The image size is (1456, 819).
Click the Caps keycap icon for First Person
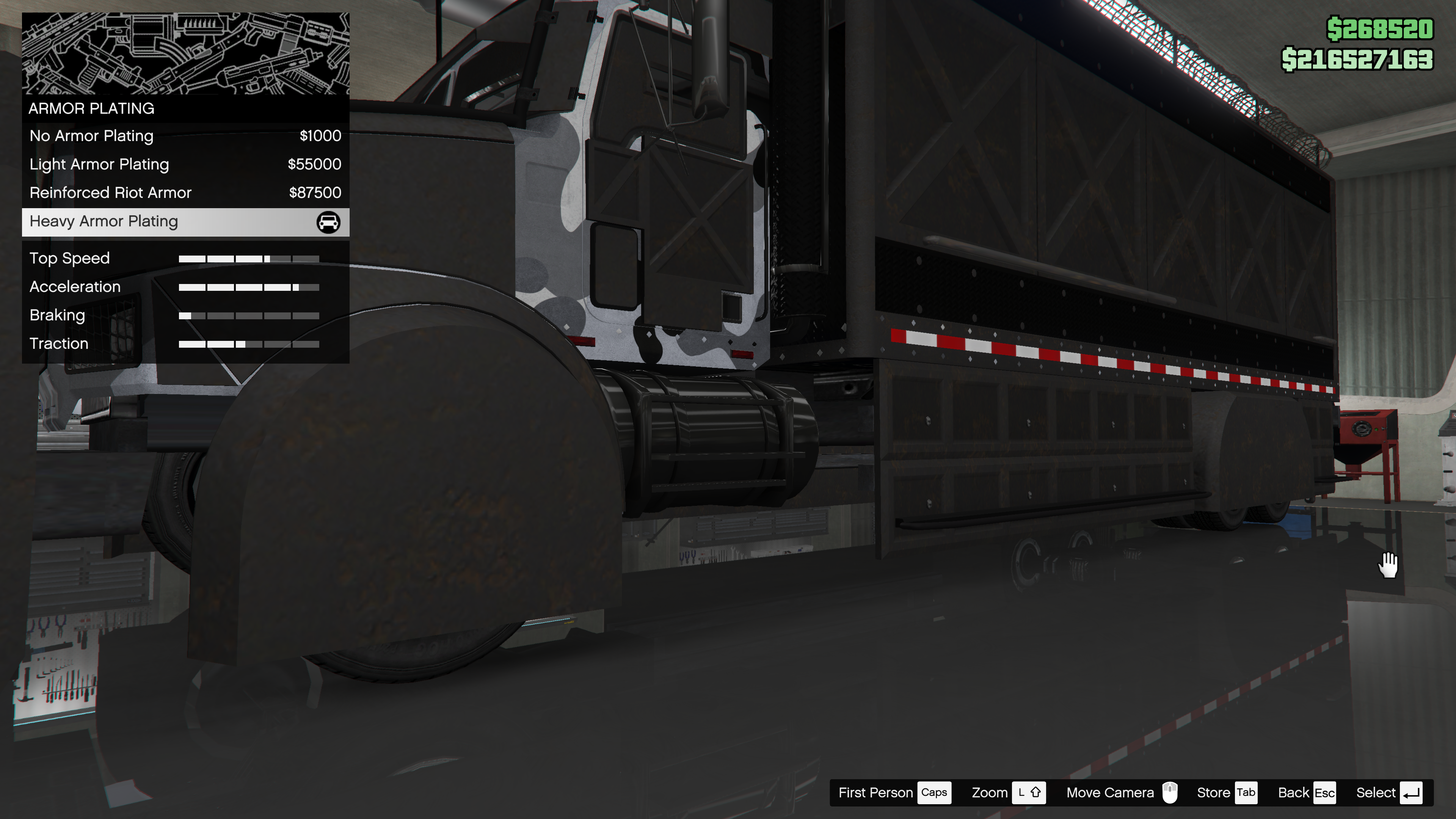tap(934, 792)
